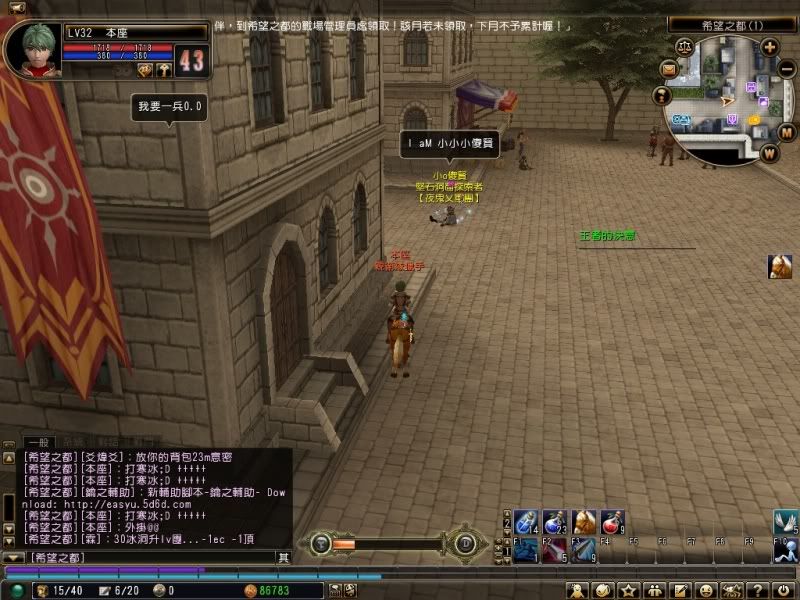Use the winged item in the hotbar
This screenshot has height=600, width=800.
(785, 522)
